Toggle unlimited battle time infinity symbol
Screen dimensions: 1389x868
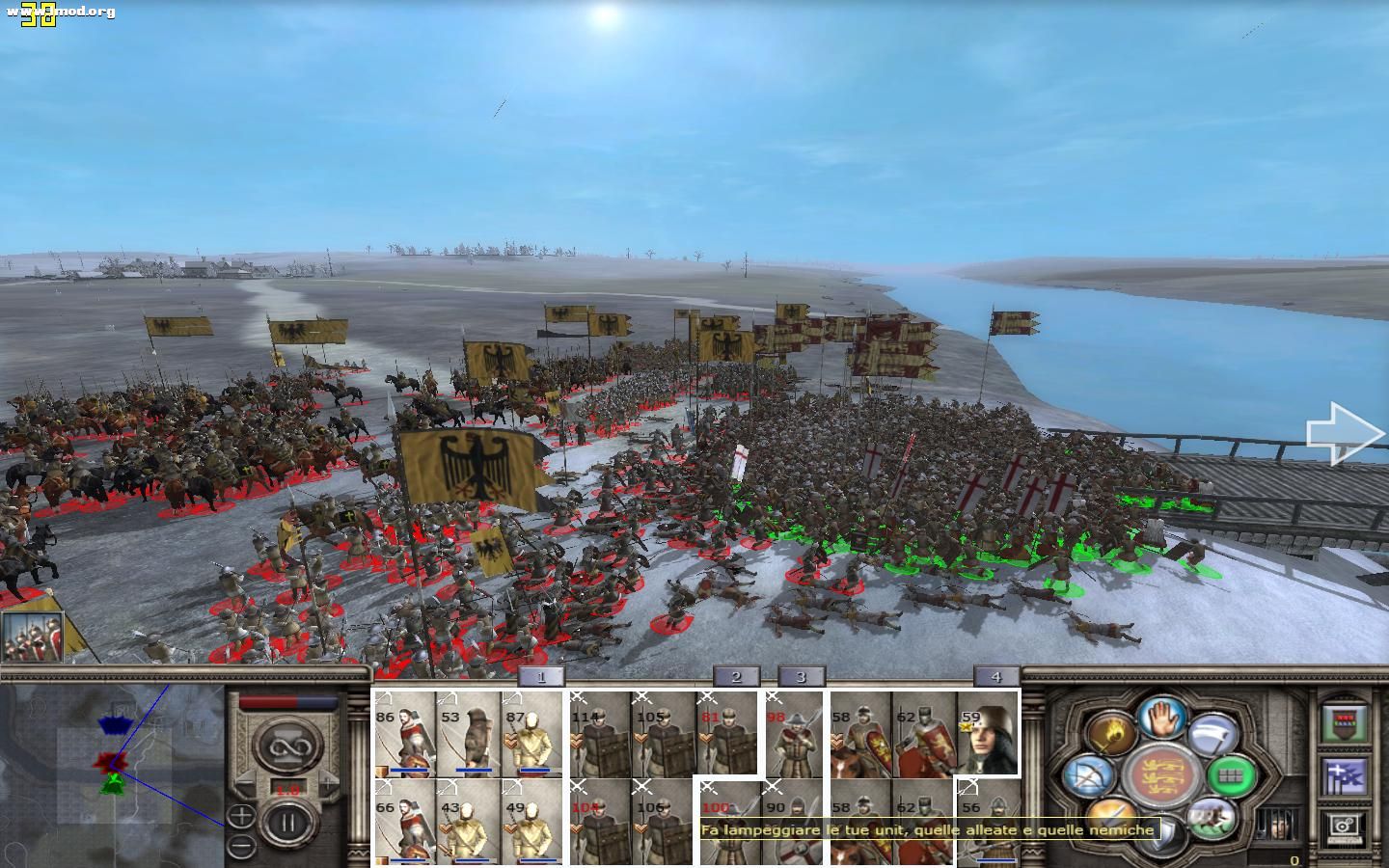point(288,746)
